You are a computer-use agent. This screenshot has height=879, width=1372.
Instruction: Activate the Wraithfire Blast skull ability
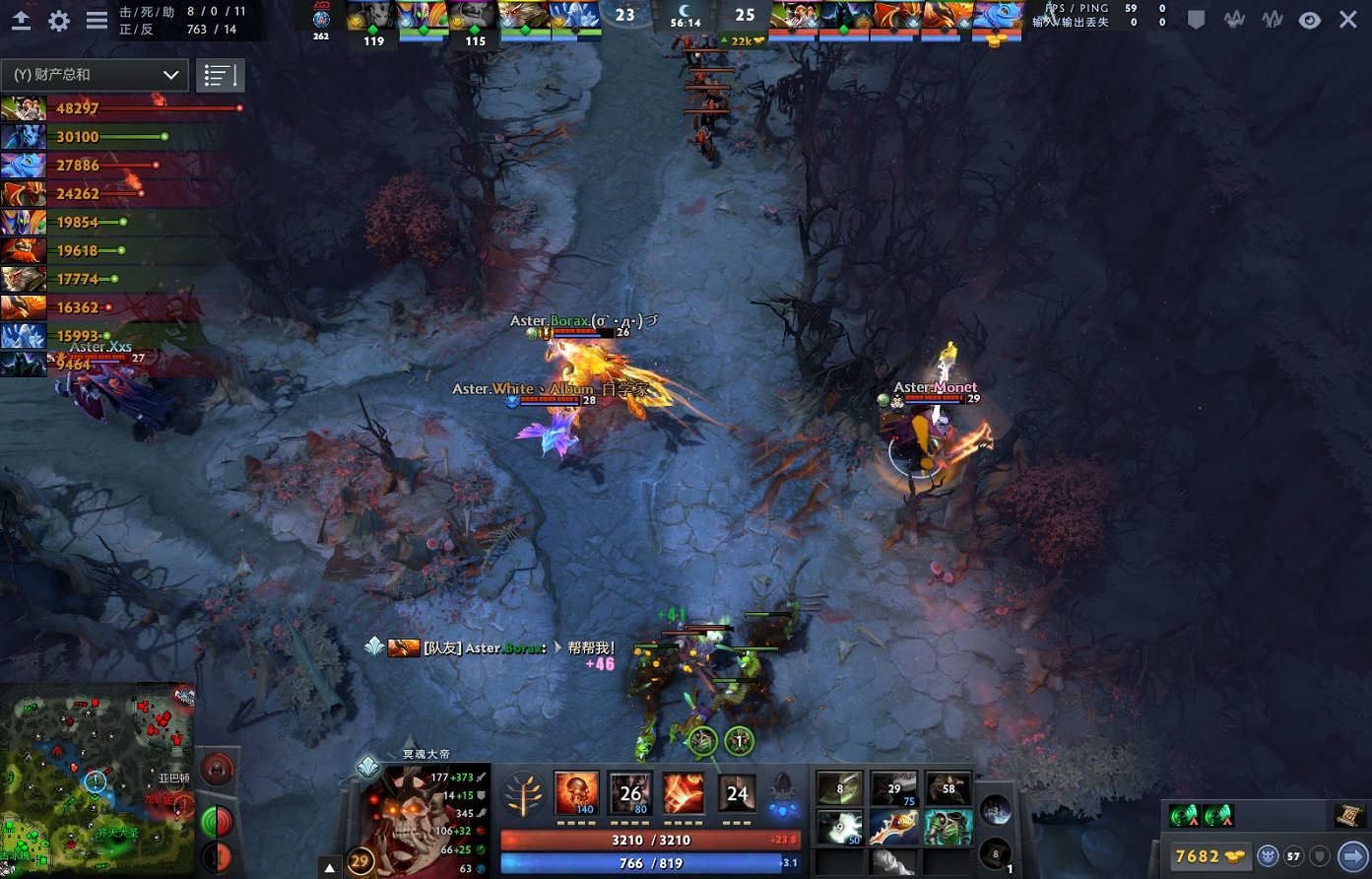point(577,792)
